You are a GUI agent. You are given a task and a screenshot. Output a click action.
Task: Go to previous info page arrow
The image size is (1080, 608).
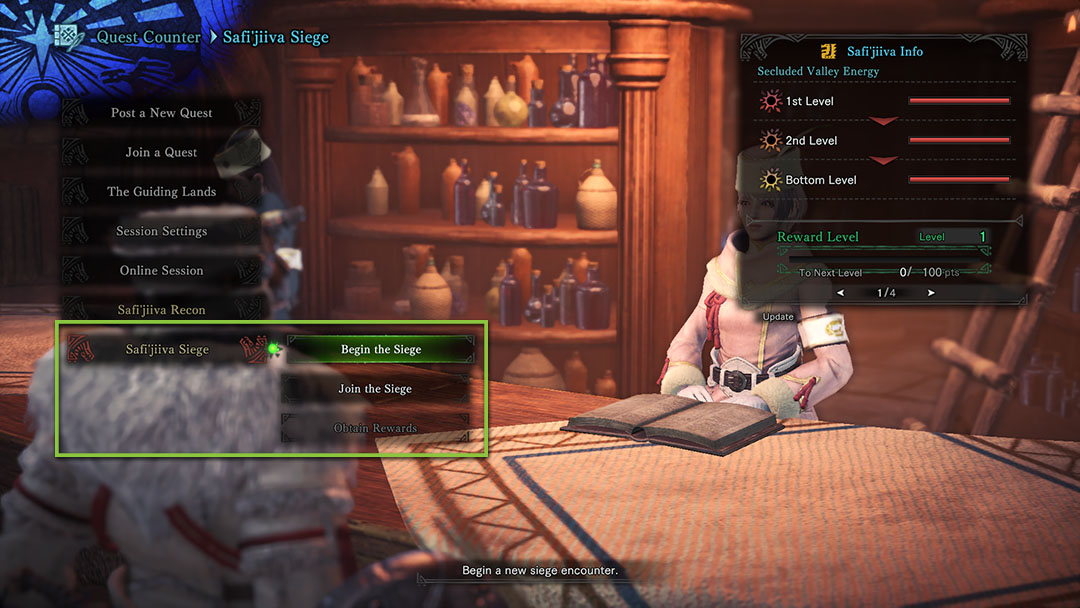pos(840,293)
